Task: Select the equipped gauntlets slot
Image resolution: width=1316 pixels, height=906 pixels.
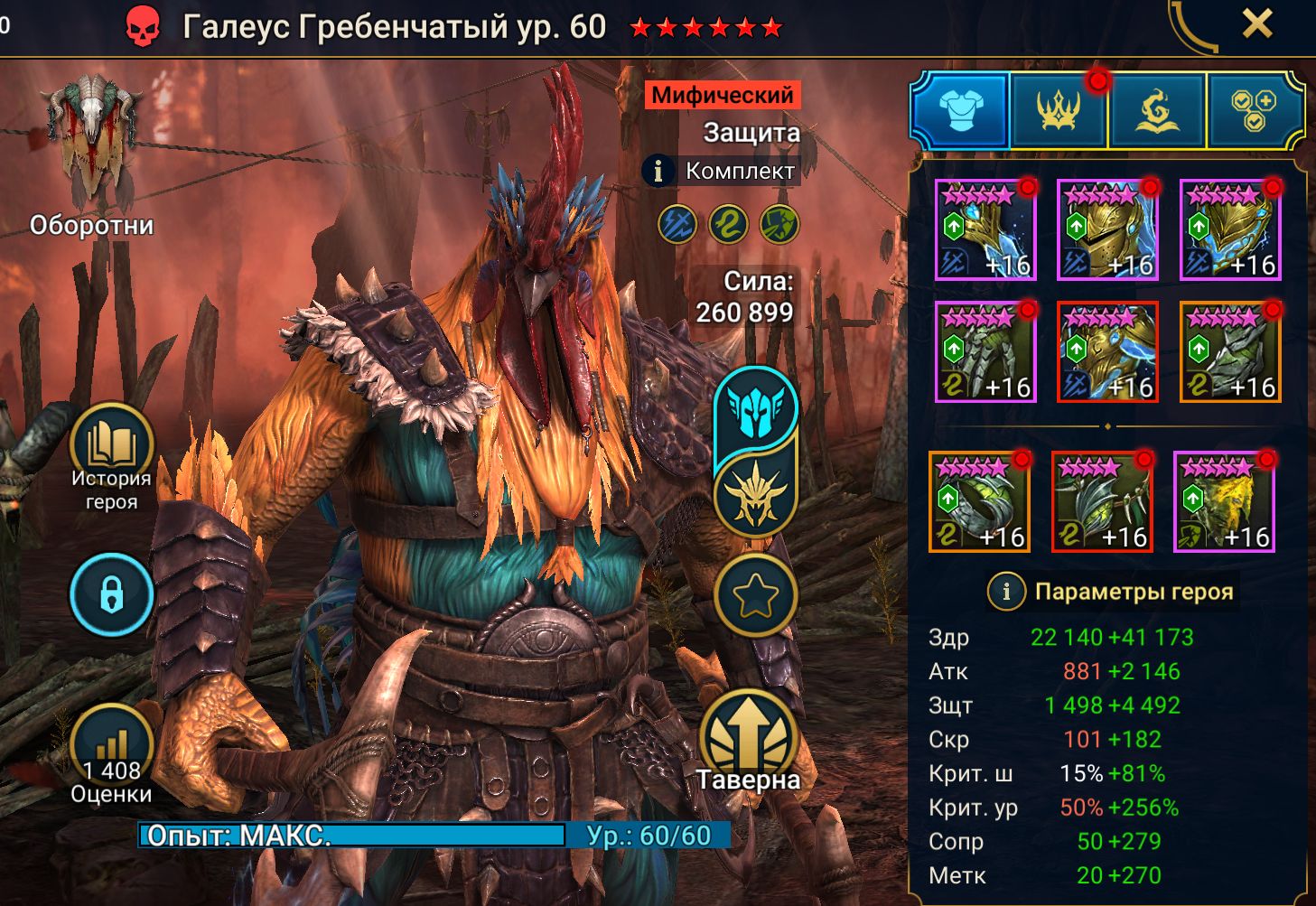Action: pos(985,352)
